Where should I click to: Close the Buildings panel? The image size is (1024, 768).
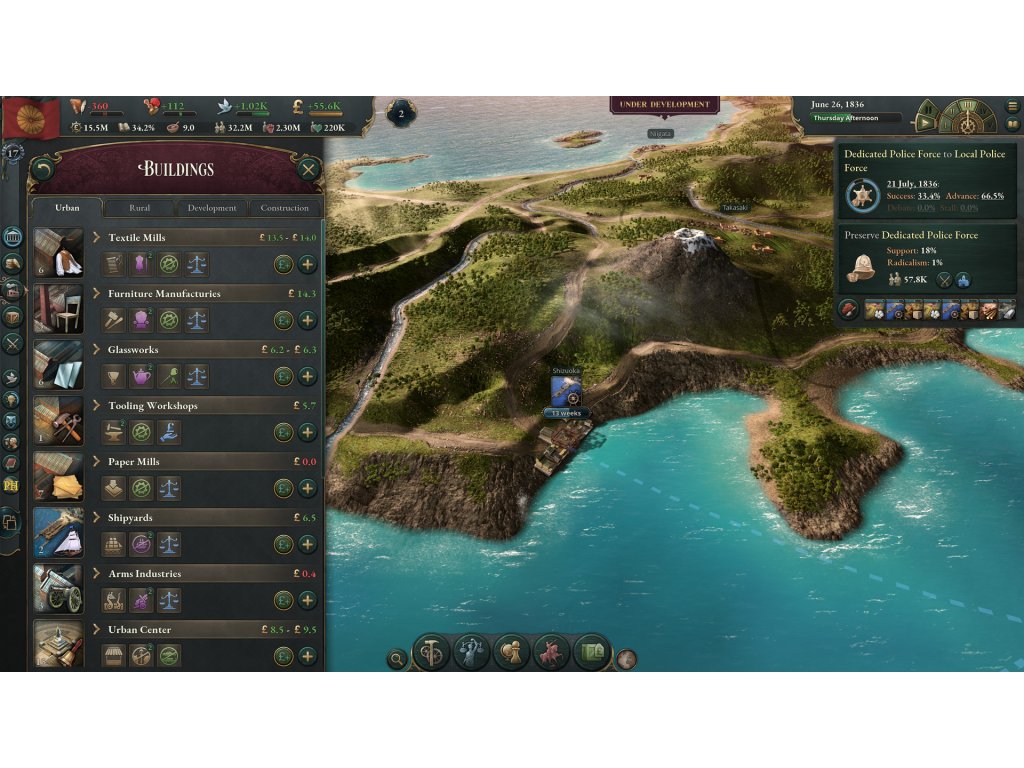click(308, 169)
